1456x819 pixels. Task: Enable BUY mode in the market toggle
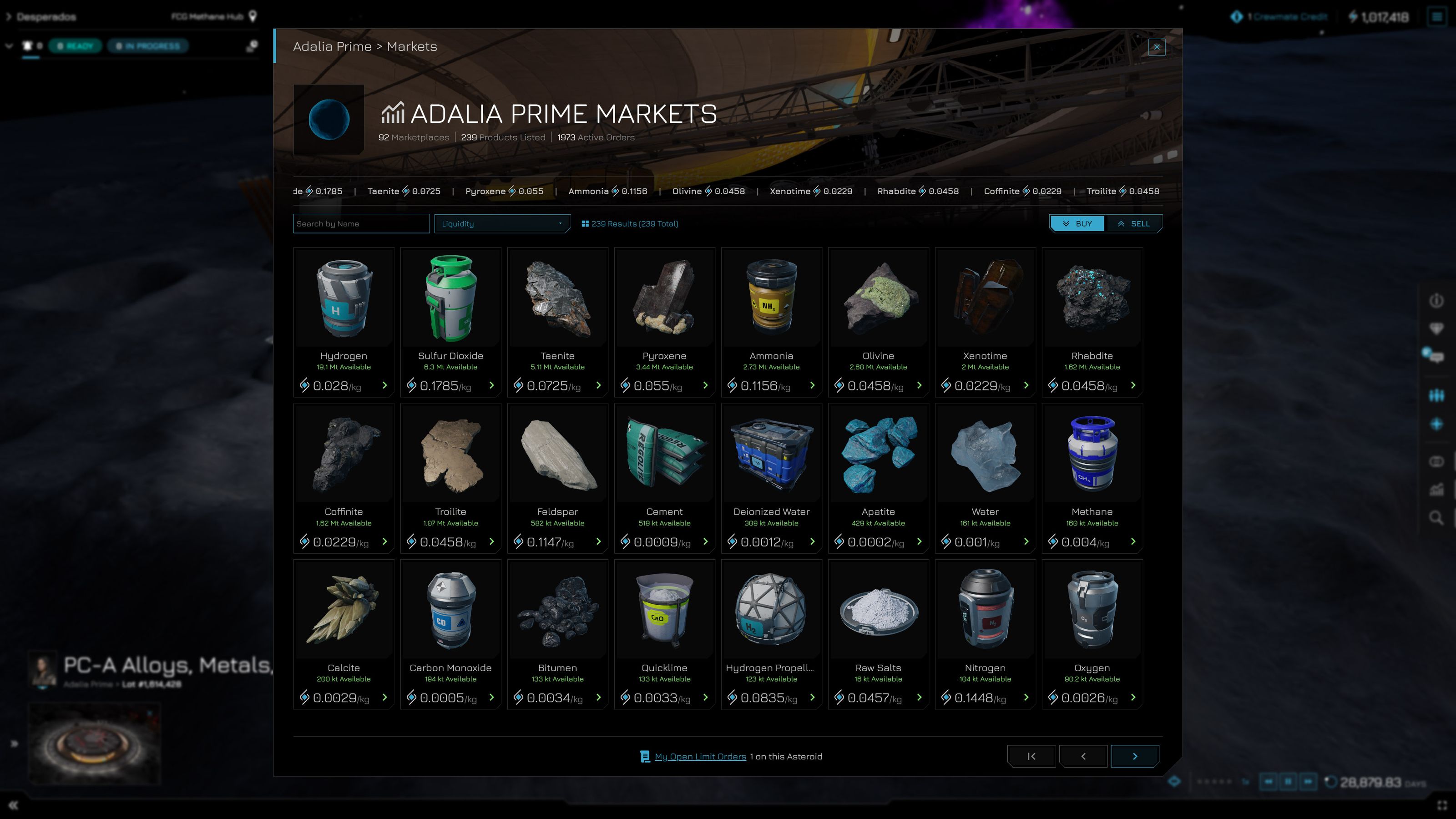(1077, 223)
